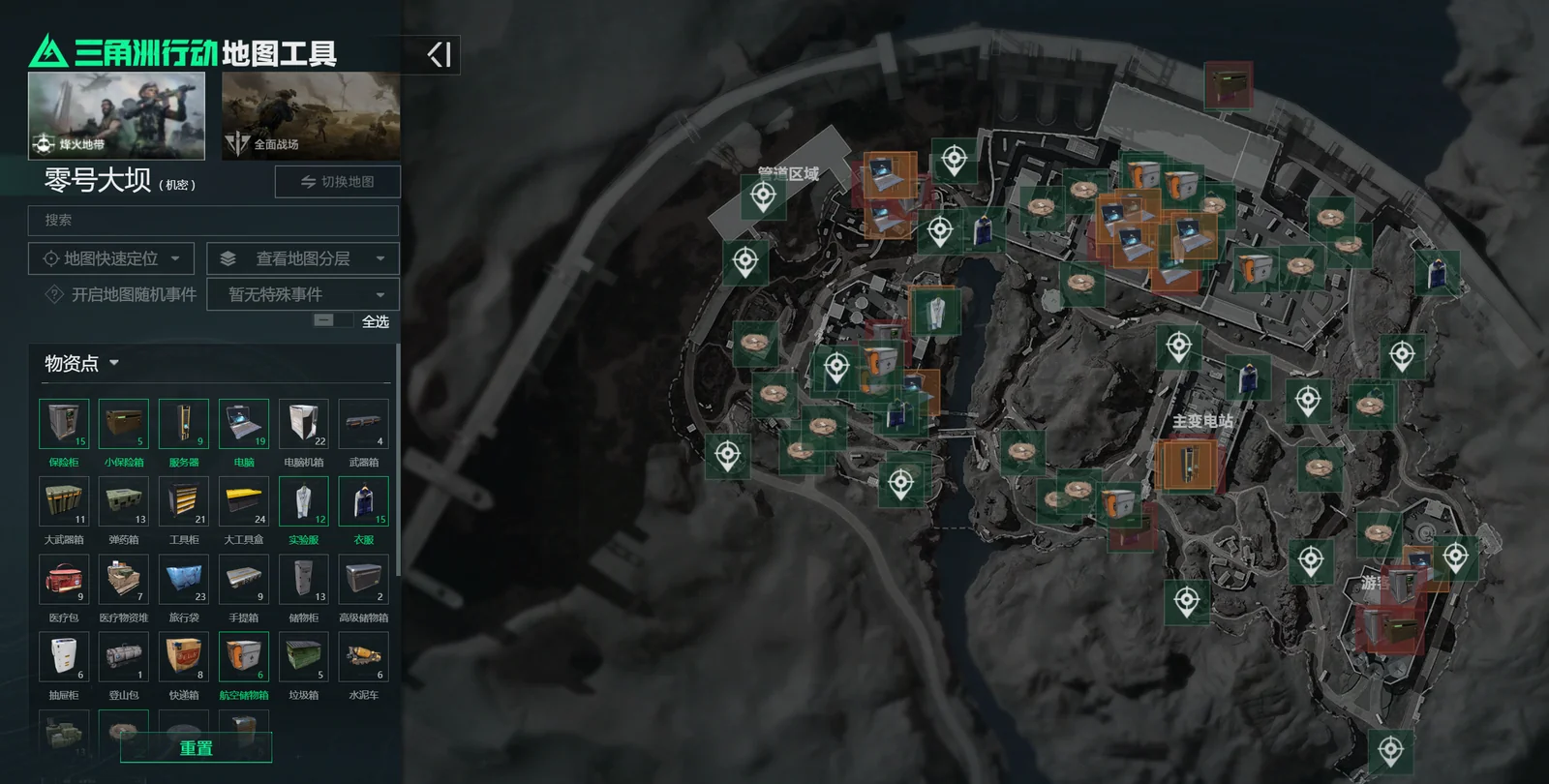Focus the 搜索 search field

point(213,221)
